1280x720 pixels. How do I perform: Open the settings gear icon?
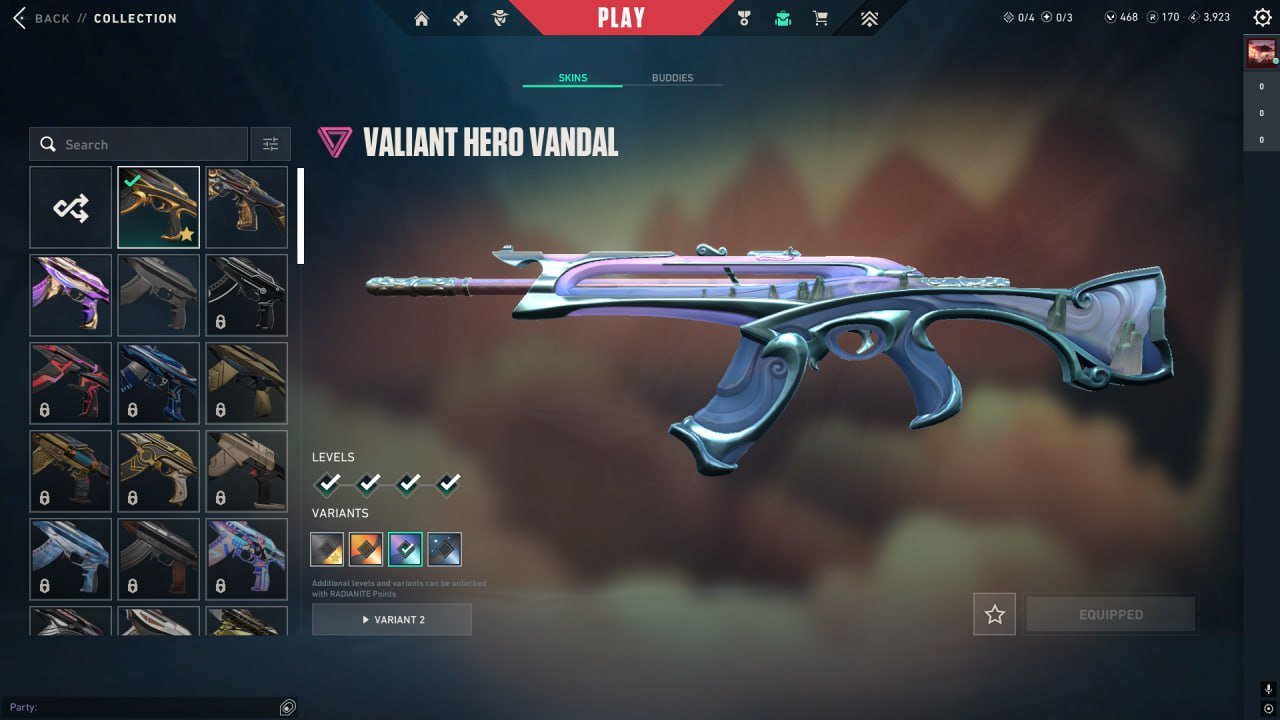click(1262, 17)
